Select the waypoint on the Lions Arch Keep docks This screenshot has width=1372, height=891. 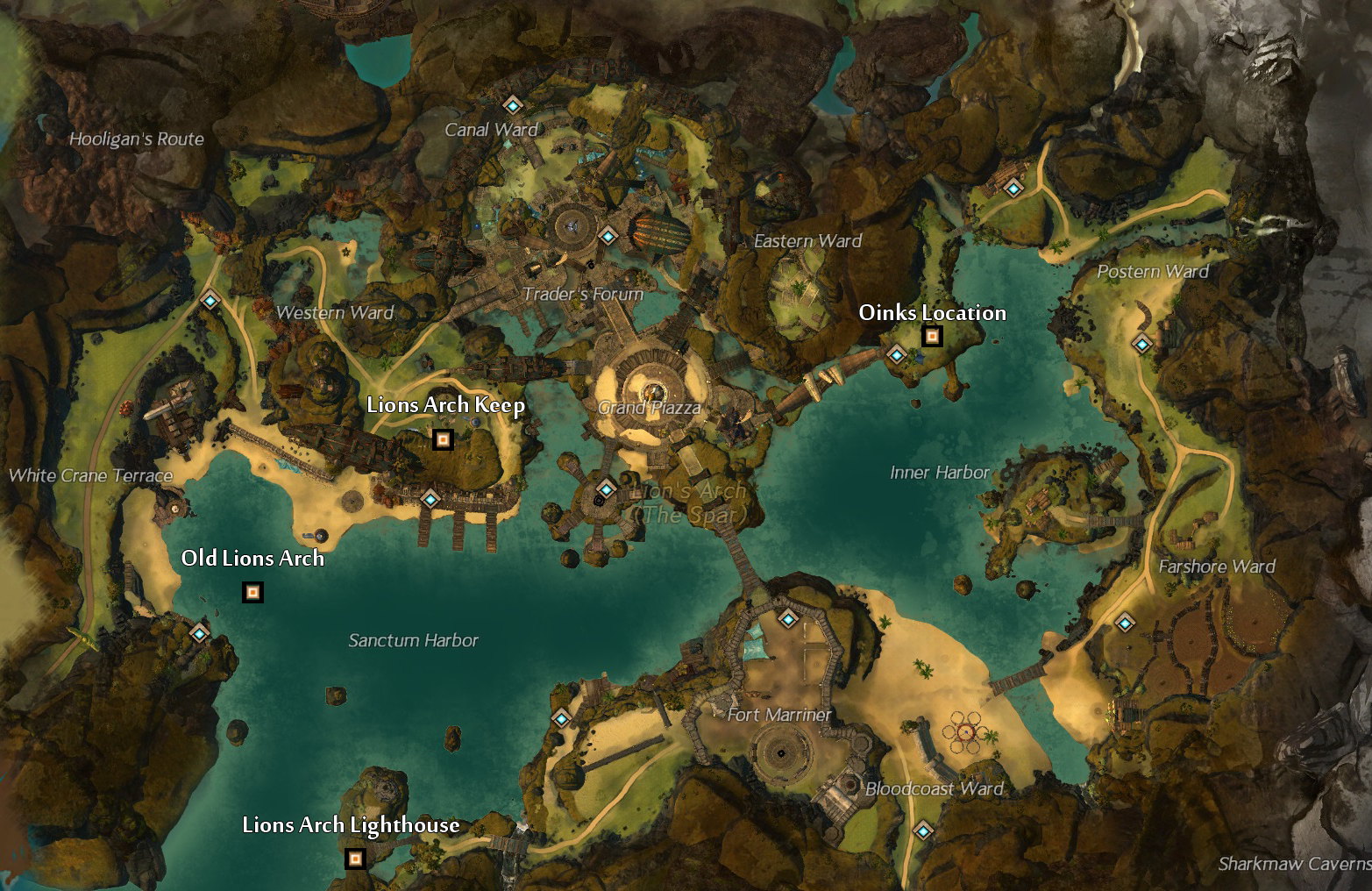(x=430, y=500)
